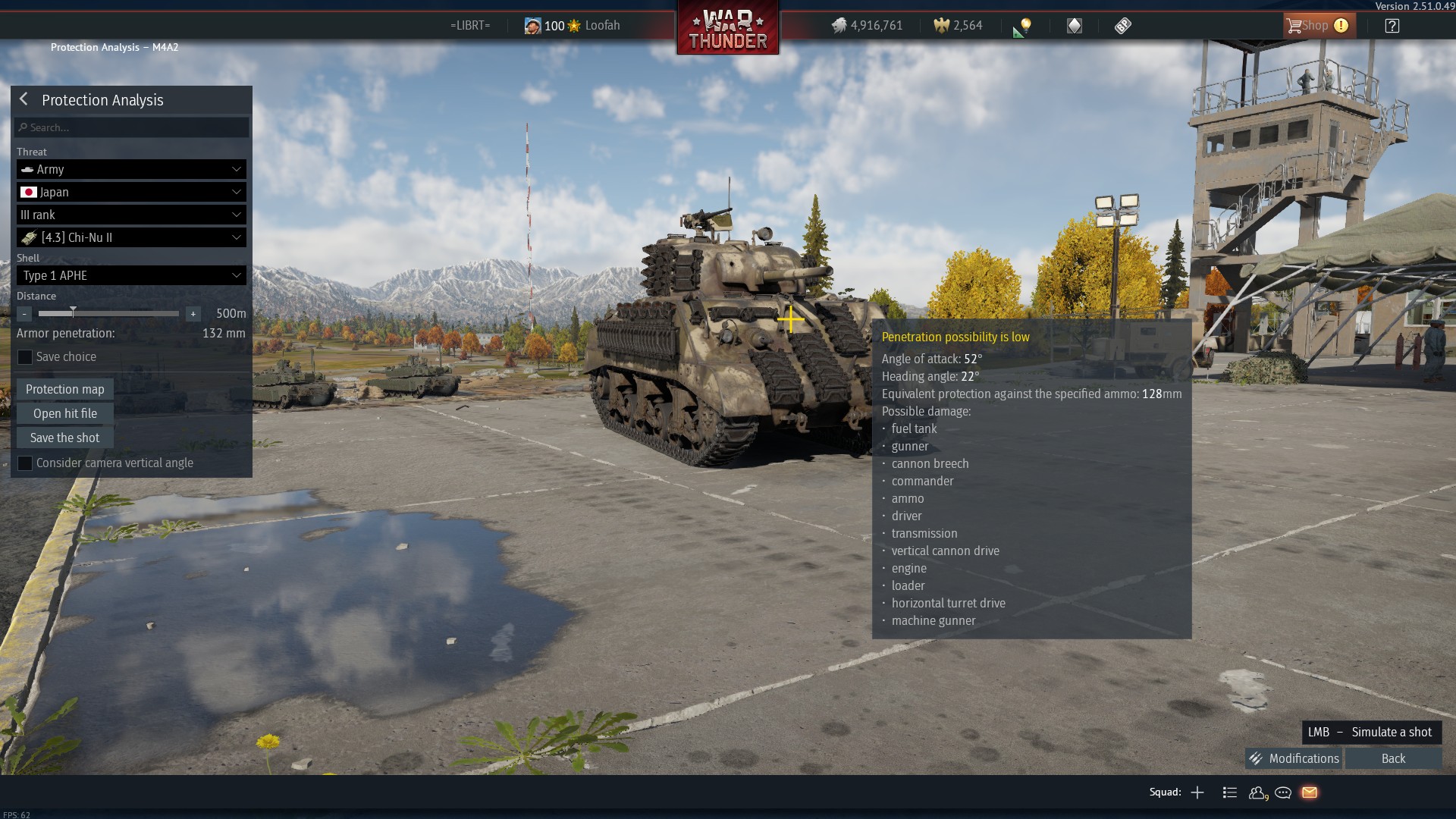Open the Type 1 APHE shell dropdown

[131, 275]
